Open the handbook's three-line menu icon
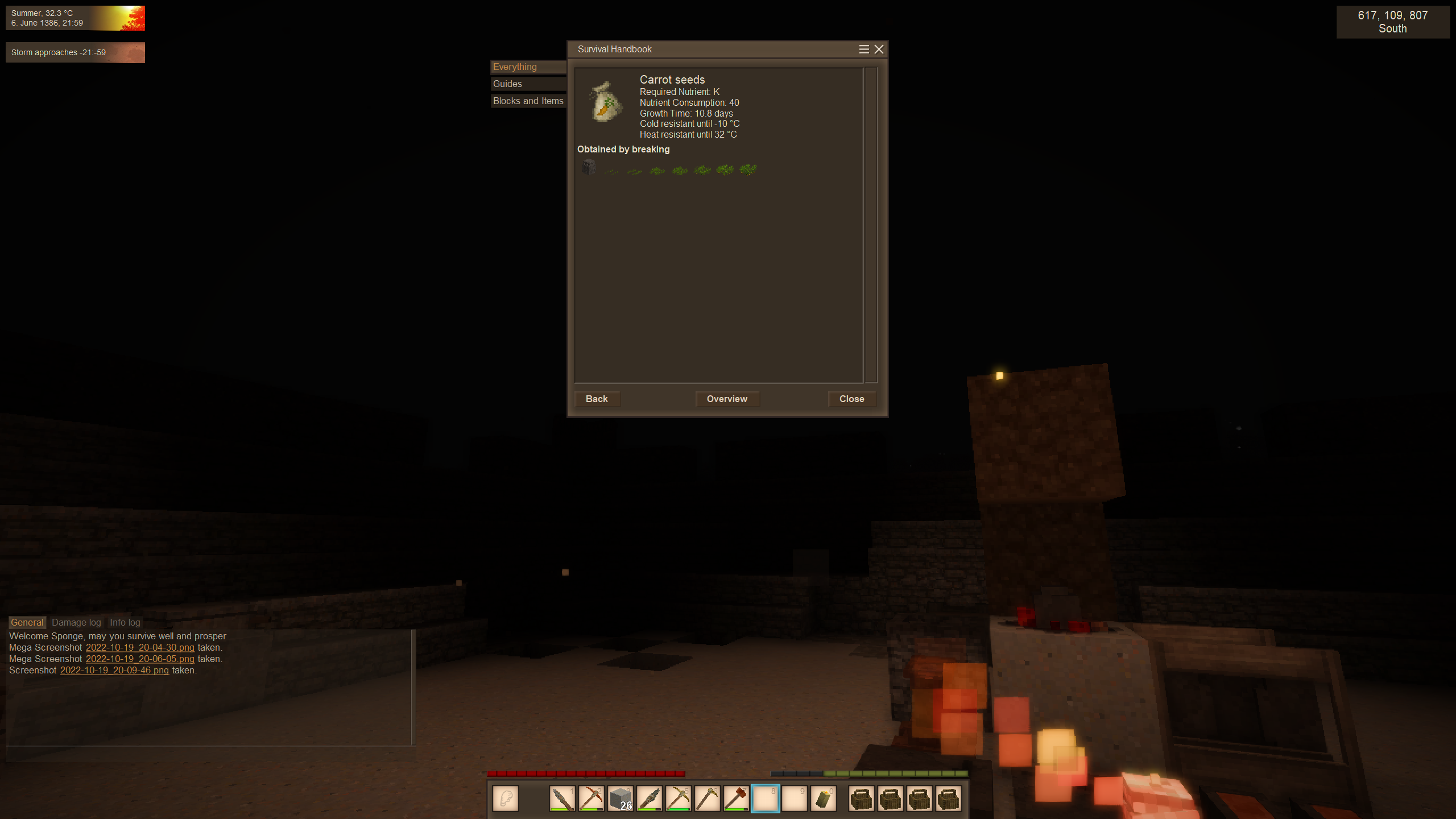This screenshot has height=819, width=1456. (x=864, y=49)
